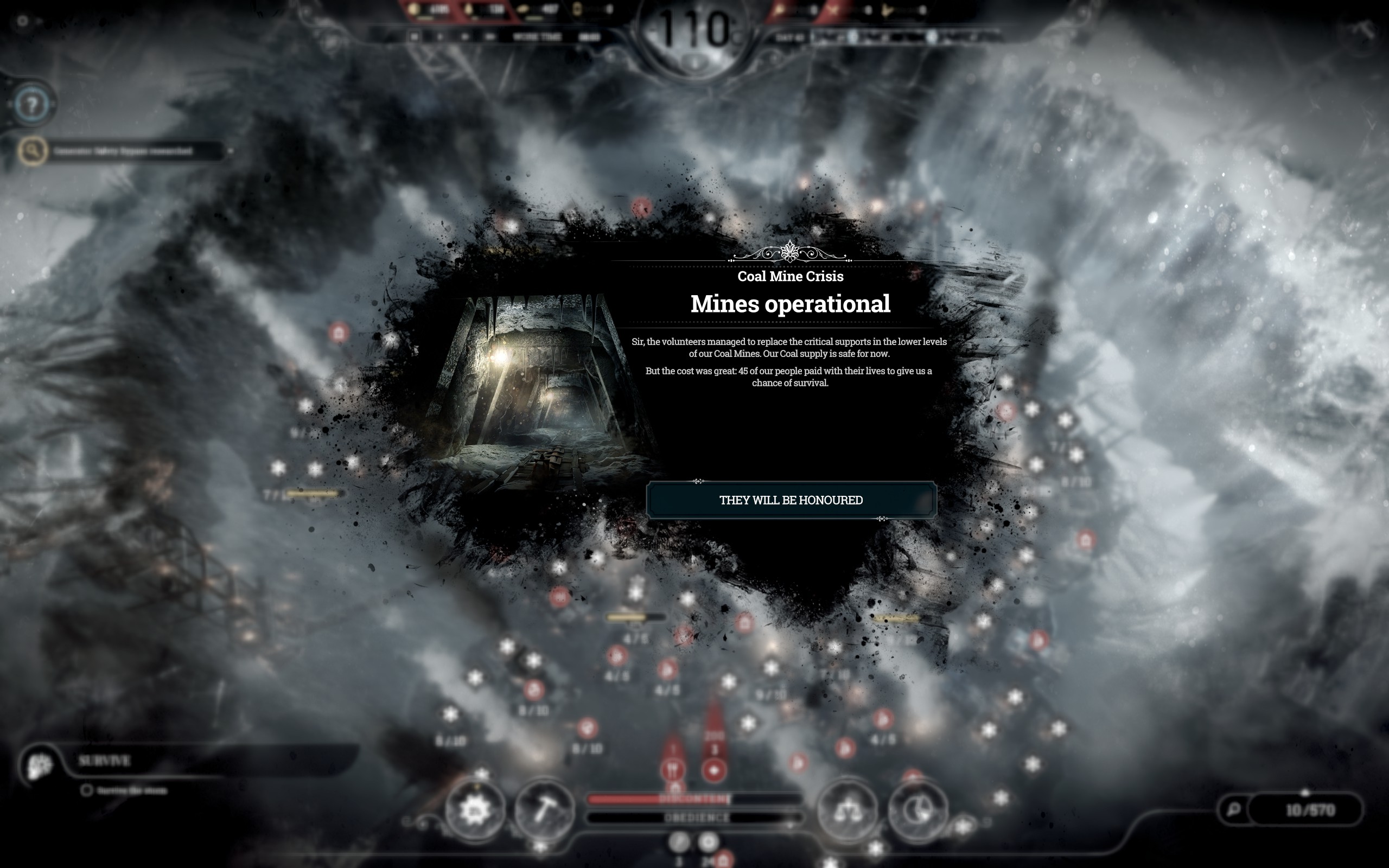This screenshot has width=1389, height=868.
Task: Open the hammer construction menu
Action: pyautogui.click(x=544, y=810)
